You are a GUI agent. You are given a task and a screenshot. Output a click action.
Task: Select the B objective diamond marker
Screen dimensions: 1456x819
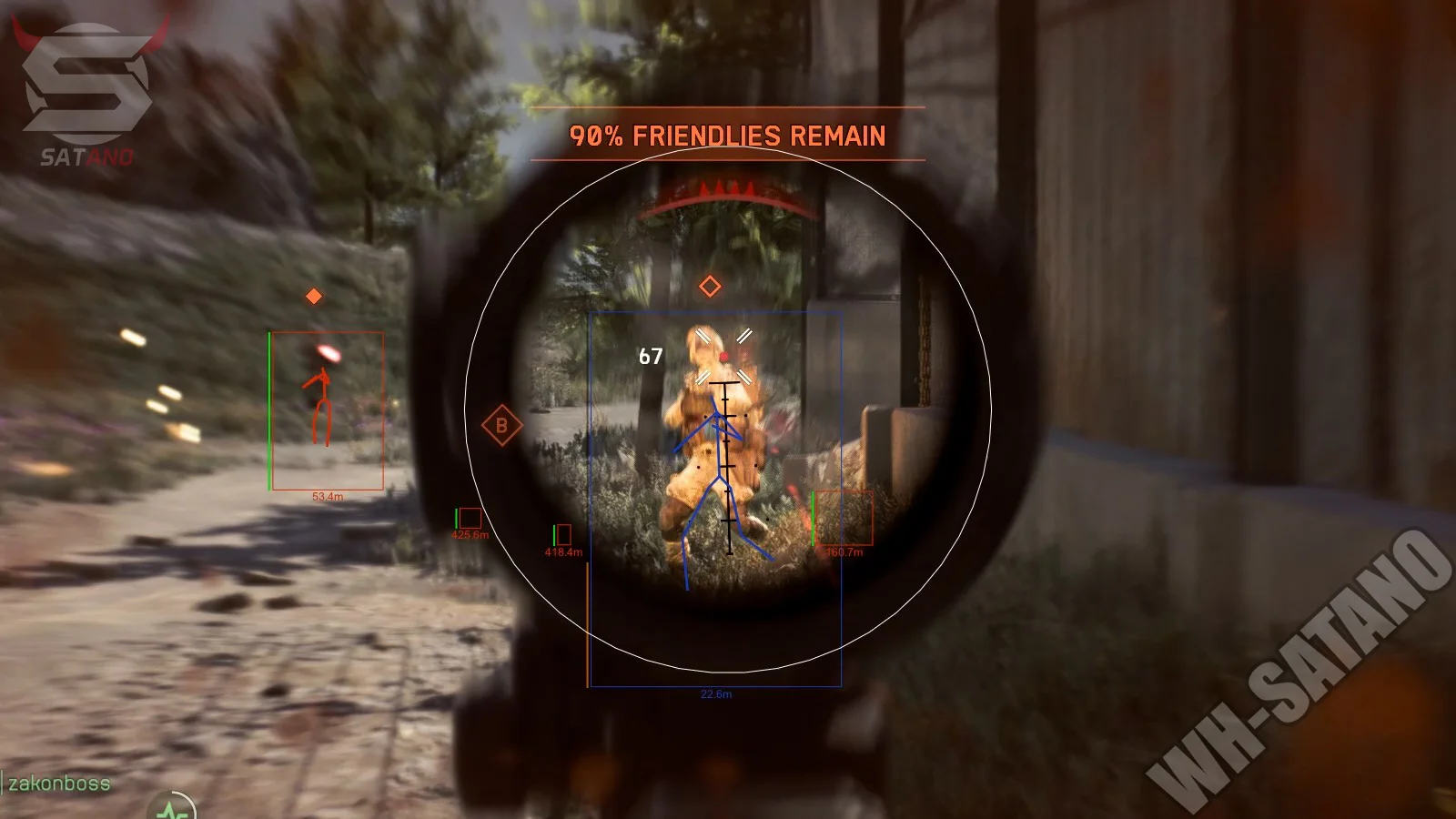point(501,425)
